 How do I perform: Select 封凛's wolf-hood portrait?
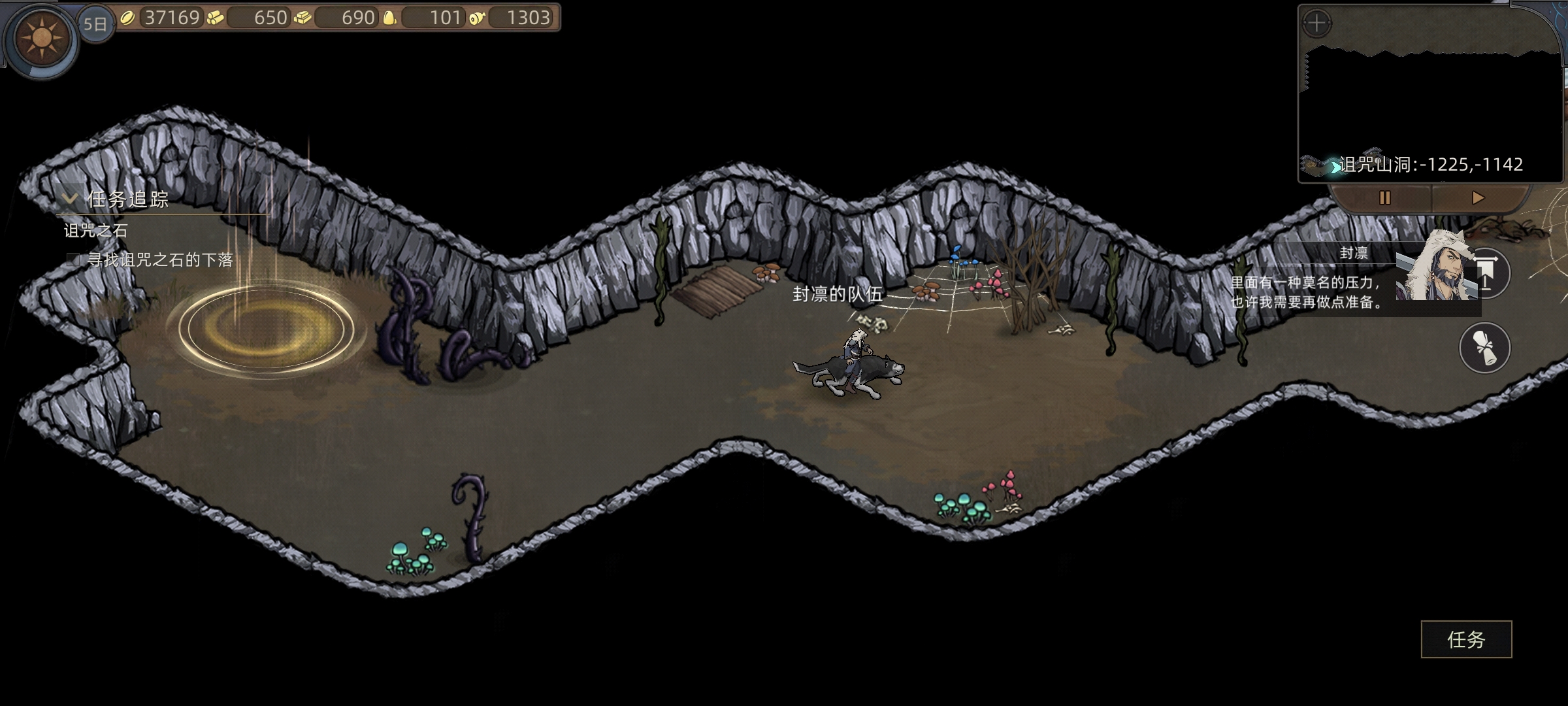pyautogui.click(x=1437, y=268)
